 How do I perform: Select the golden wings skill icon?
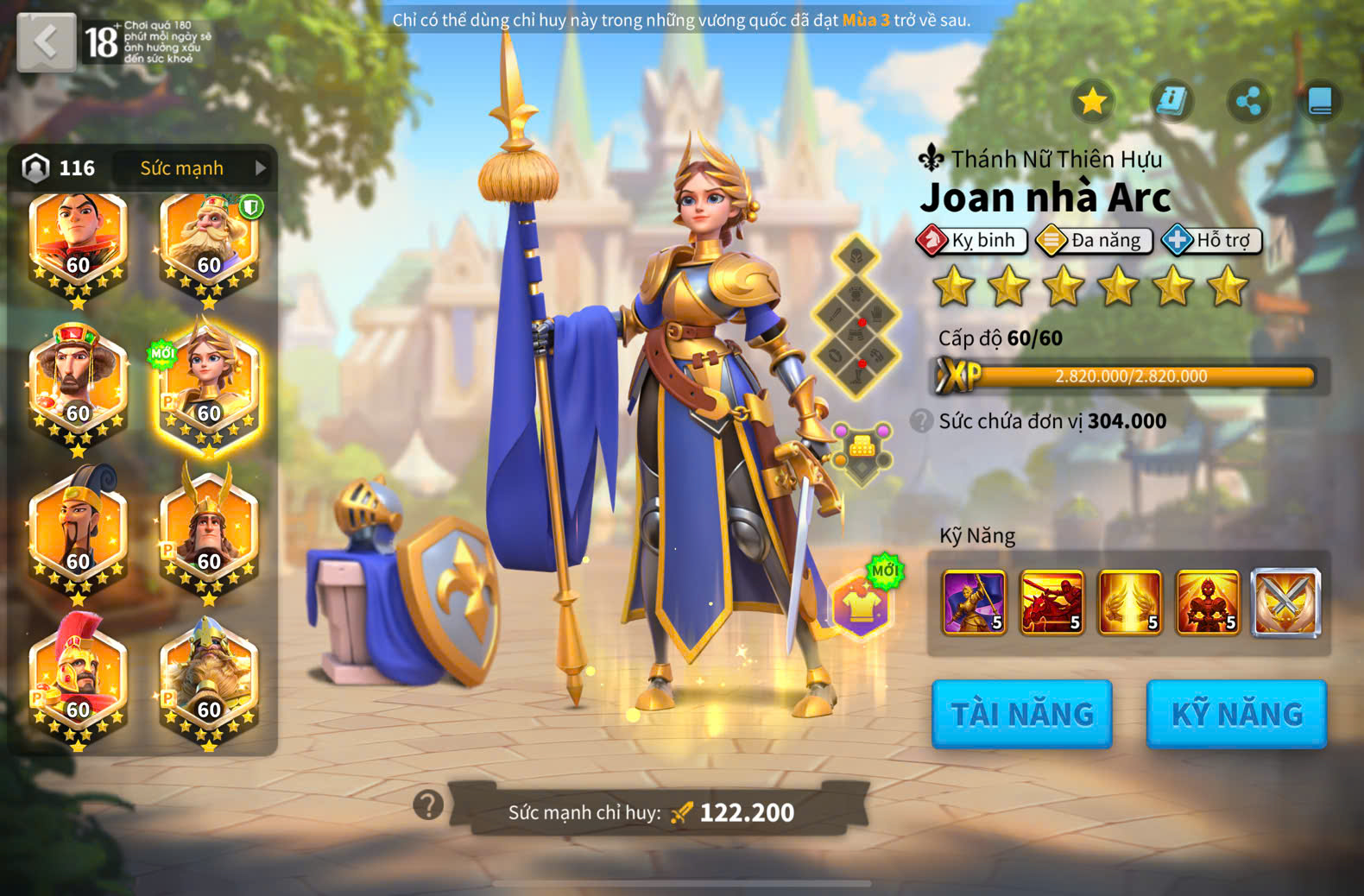pyautogui.click(x=1129, y=602)
